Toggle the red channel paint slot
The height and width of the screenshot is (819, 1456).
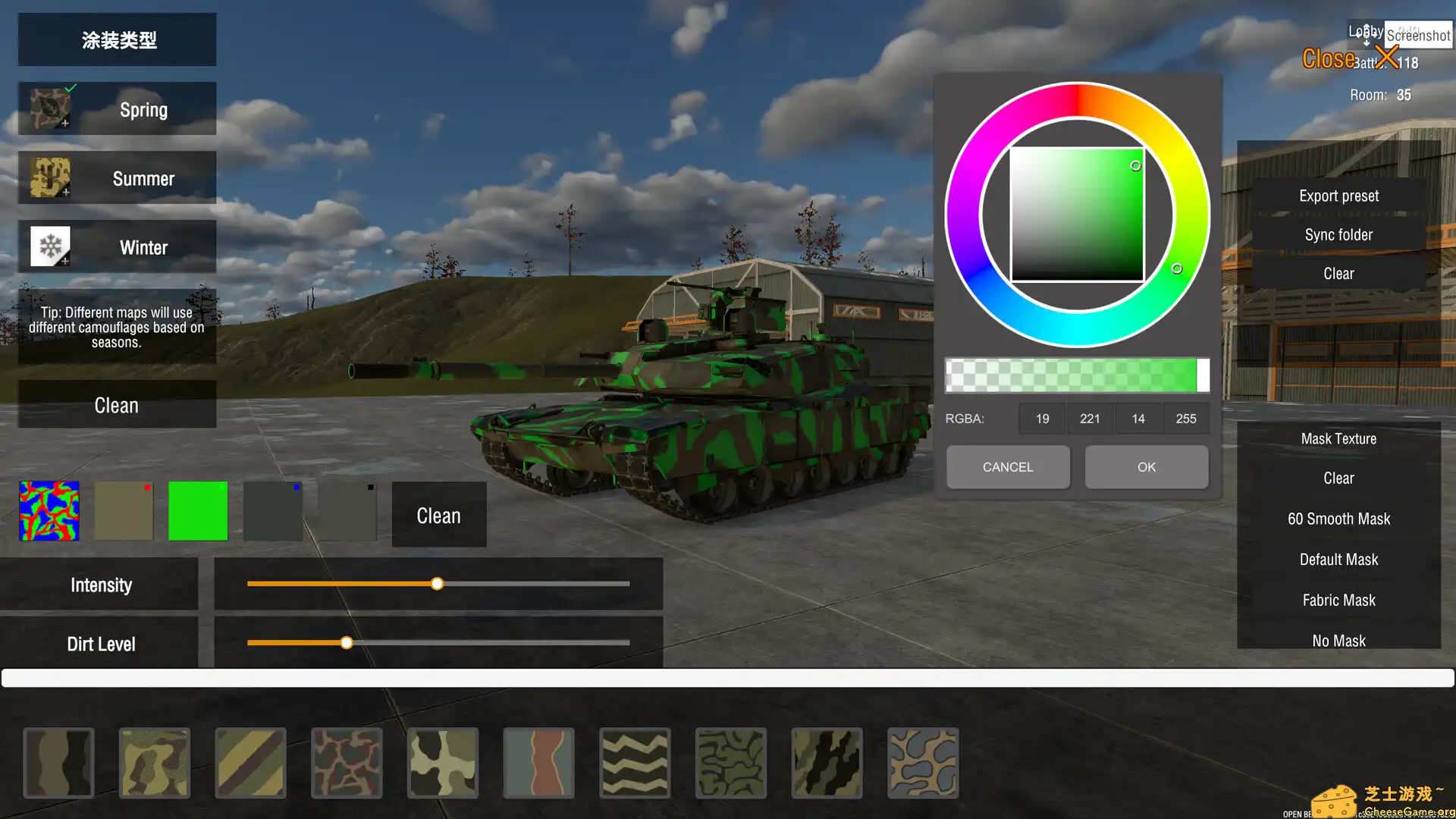tap(124, 510)
